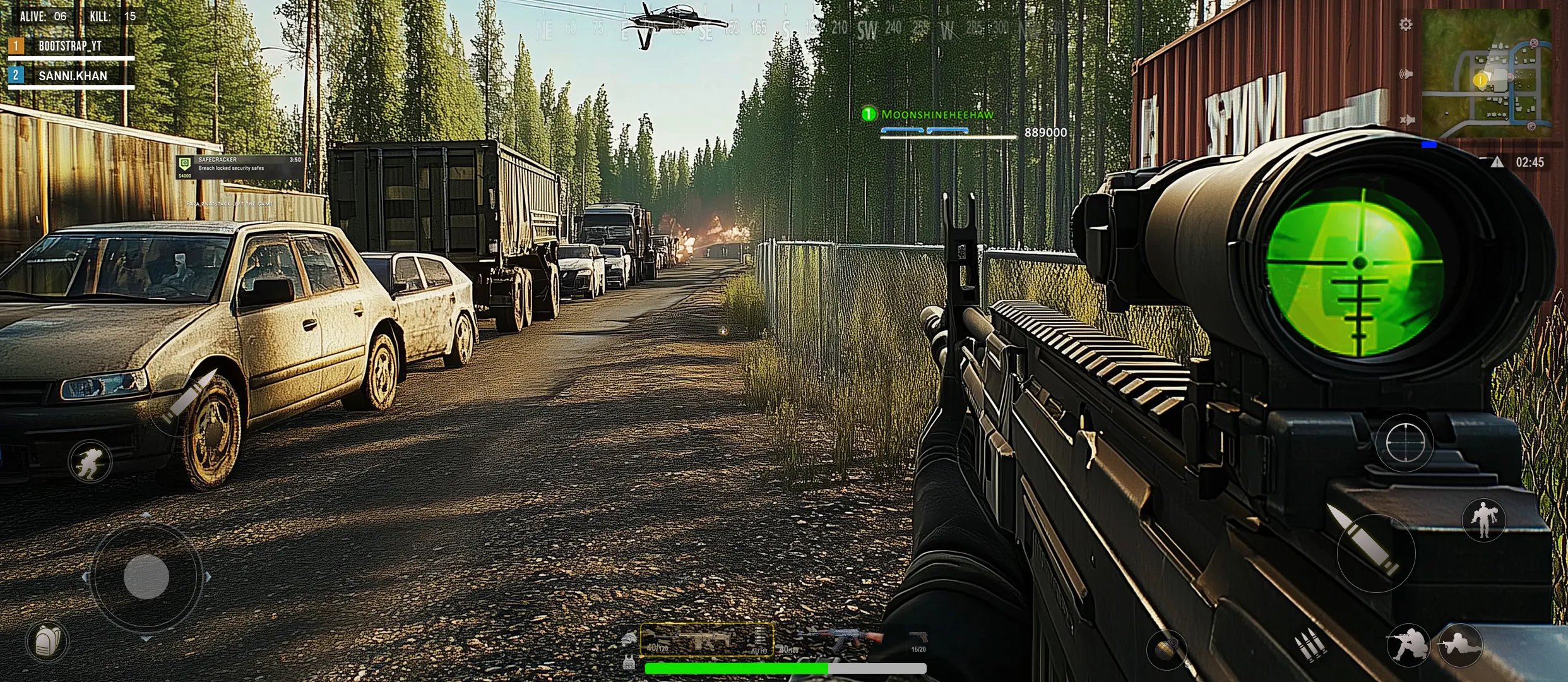Viewport: 1568px width, 682px height.
Task: Reload using the three-bullets icon
Action: coord(1309,645)
